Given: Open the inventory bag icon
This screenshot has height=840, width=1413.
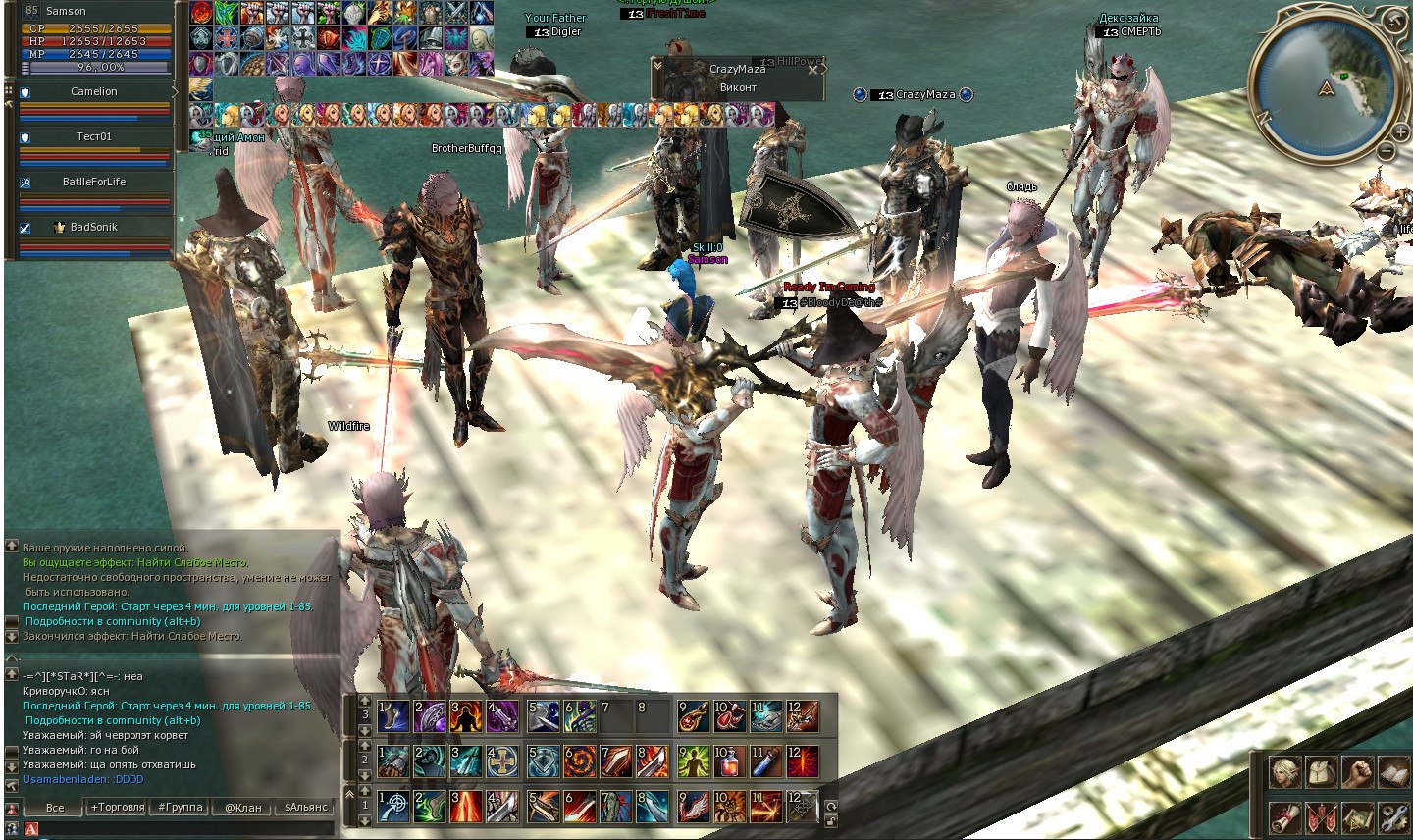Looking at the screenshot, I should [x=1322, y=773].
